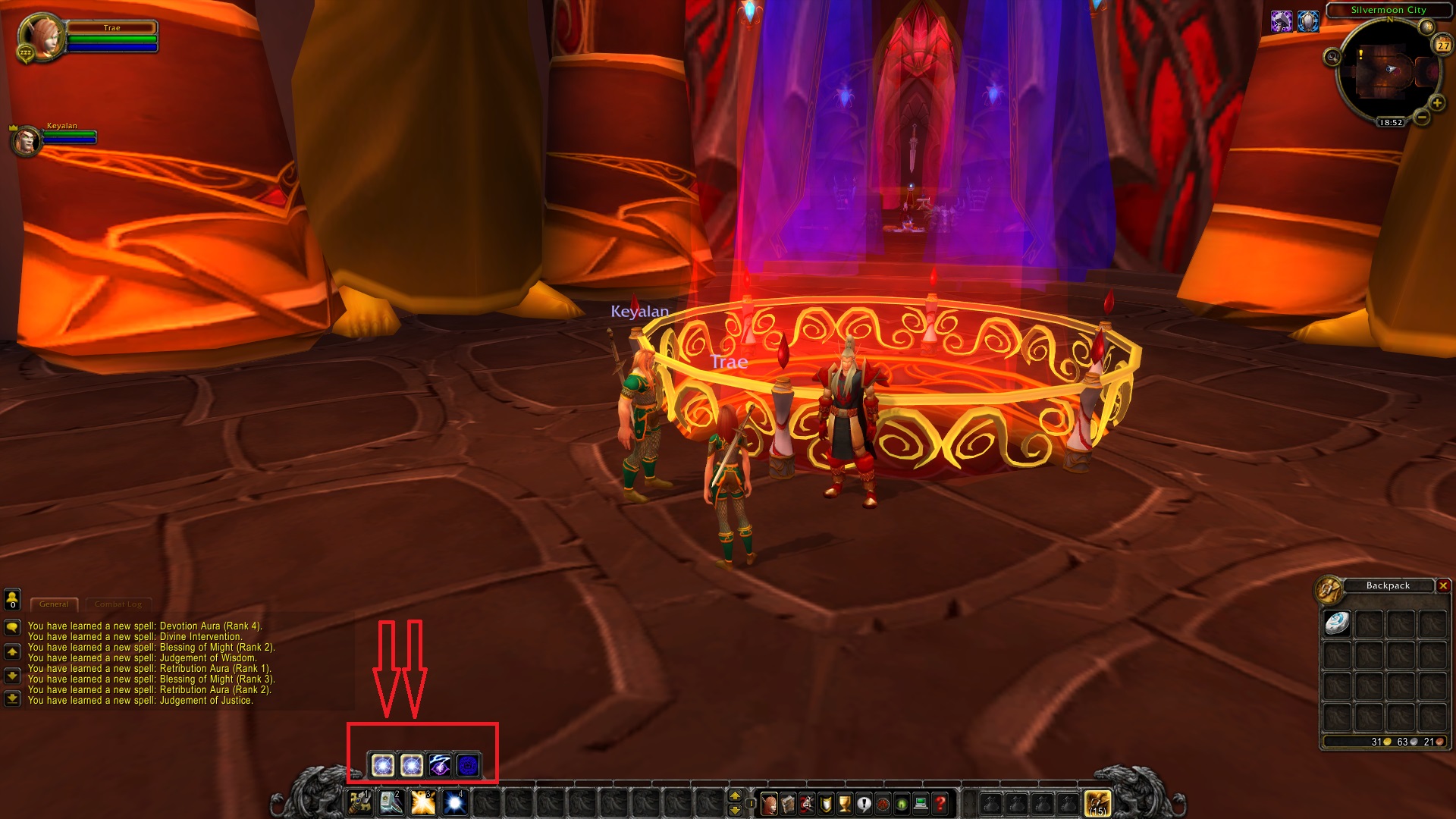Click the red question mark Help icon
Image resolution: width=1456 pixels, height=819 pixels.
[940, 805]
